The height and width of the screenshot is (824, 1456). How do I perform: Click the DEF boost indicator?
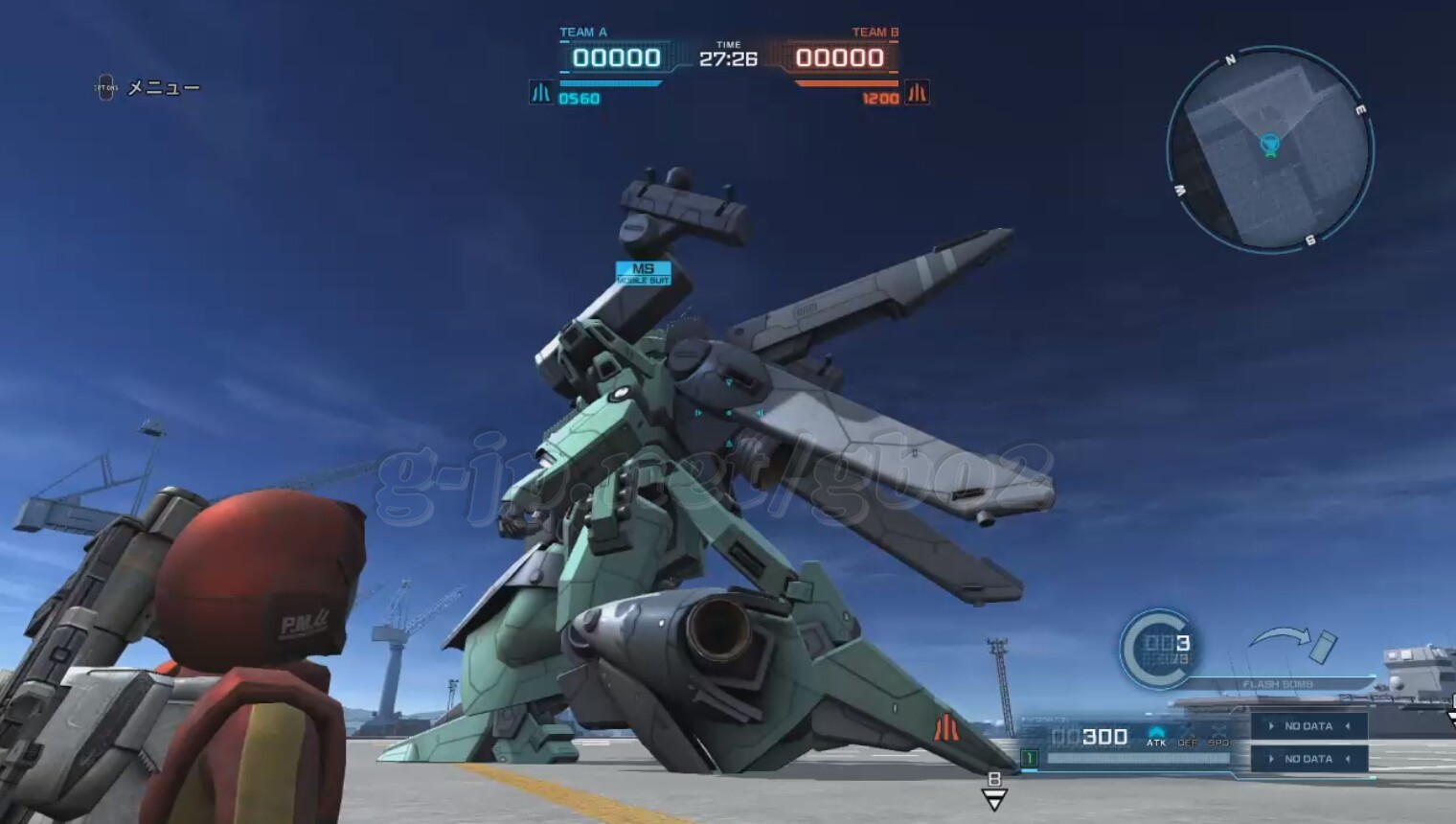pos(1188,736)
